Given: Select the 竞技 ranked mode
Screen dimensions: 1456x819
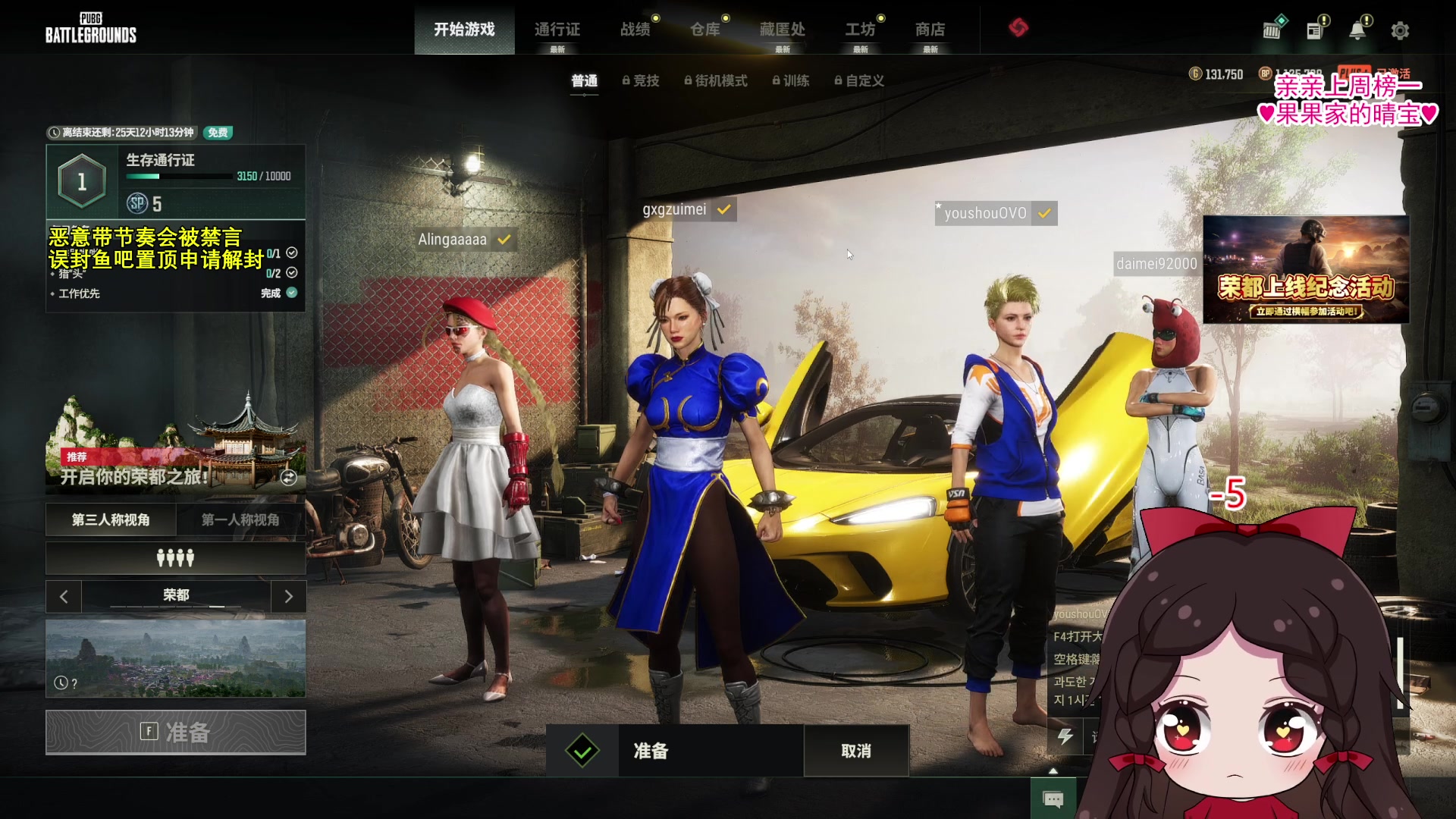Looking at the screenshot, I should coord(641,80).
